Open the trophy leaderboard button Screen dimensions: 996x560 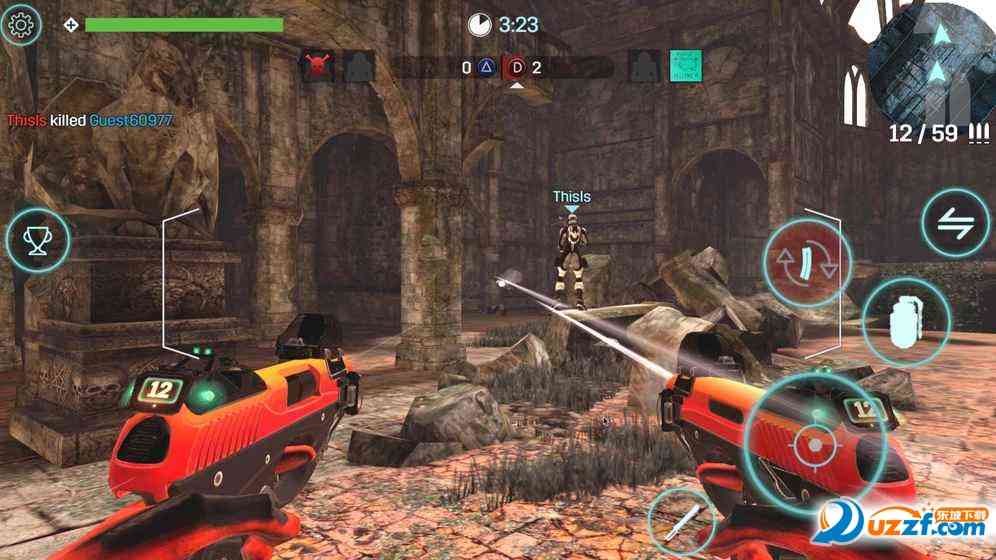[38, 240]
